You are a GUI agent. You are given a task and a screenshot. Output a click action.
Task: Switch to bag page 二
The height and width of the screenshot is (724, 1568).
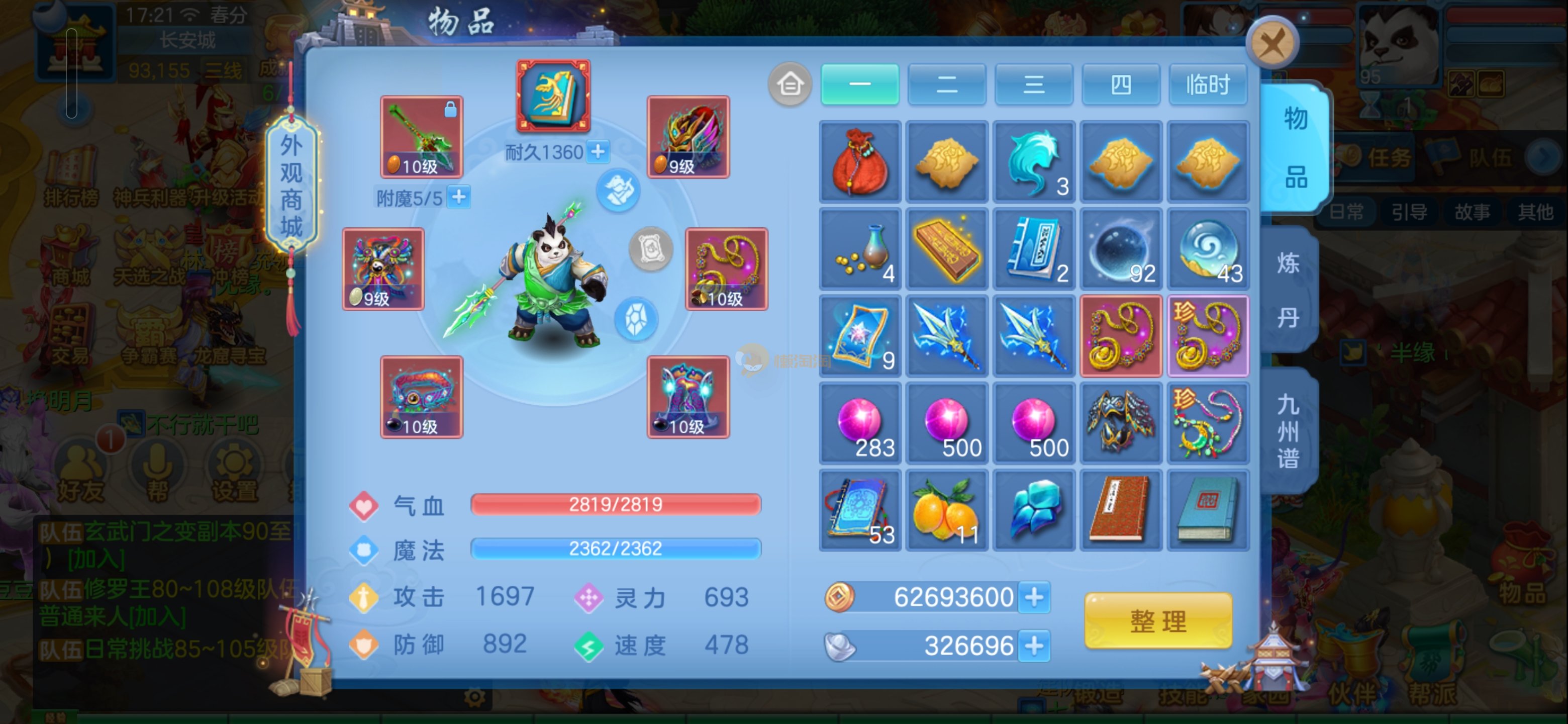(946, 84)
